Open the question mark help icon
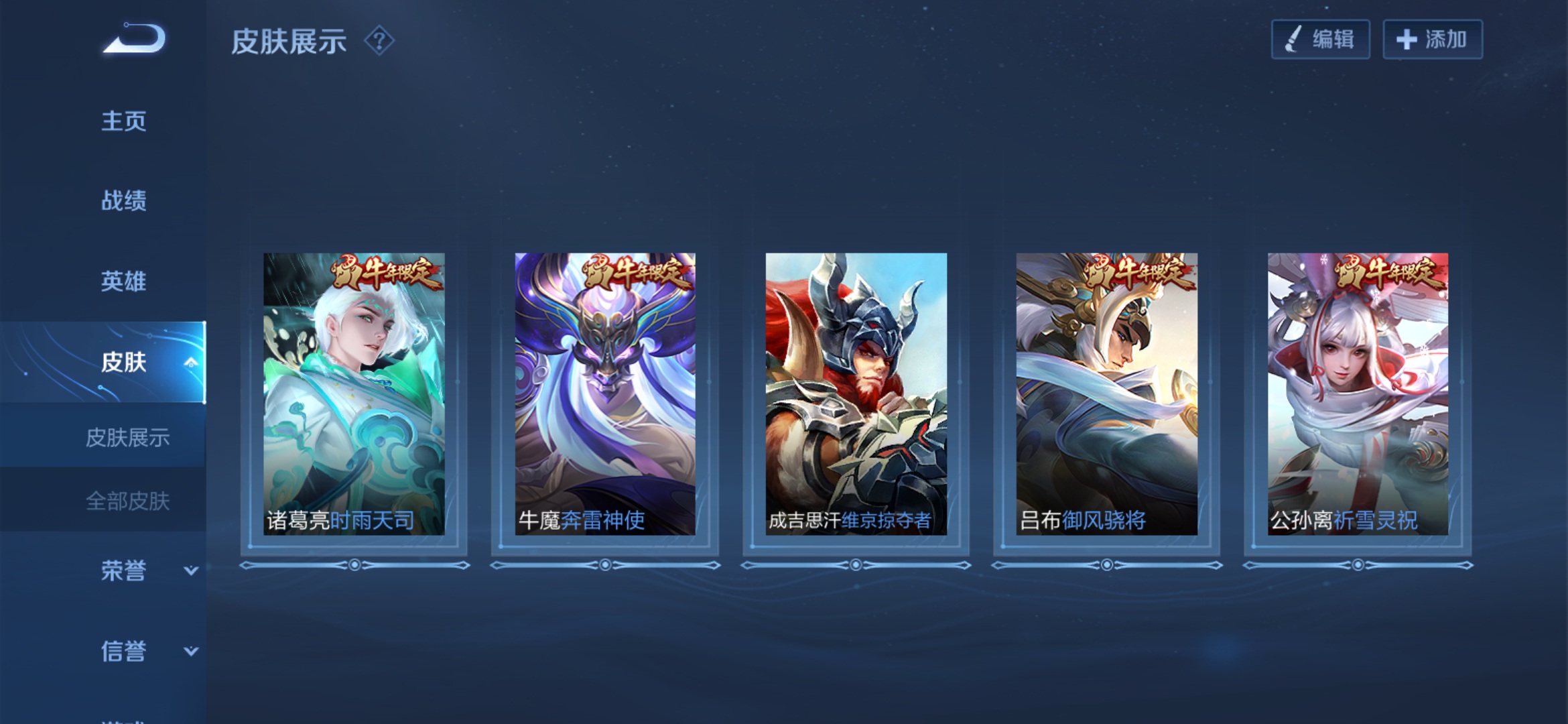This screenshot has width=1568, height=724. [379, 41]
